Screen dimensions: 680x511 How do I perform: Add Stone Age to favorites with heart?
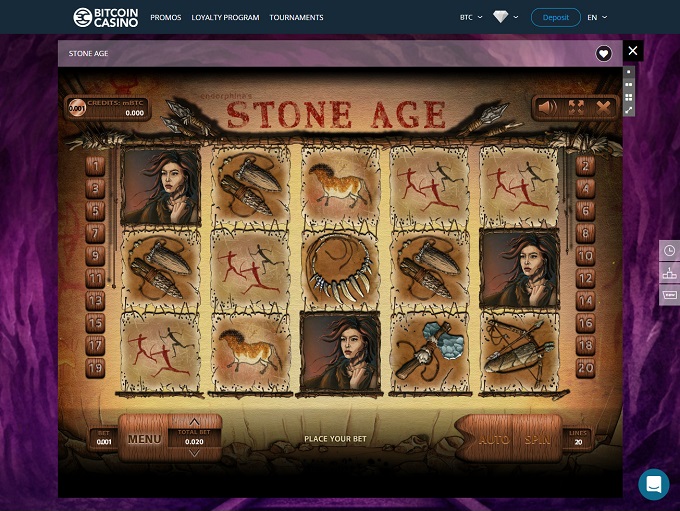pos(604,54)
